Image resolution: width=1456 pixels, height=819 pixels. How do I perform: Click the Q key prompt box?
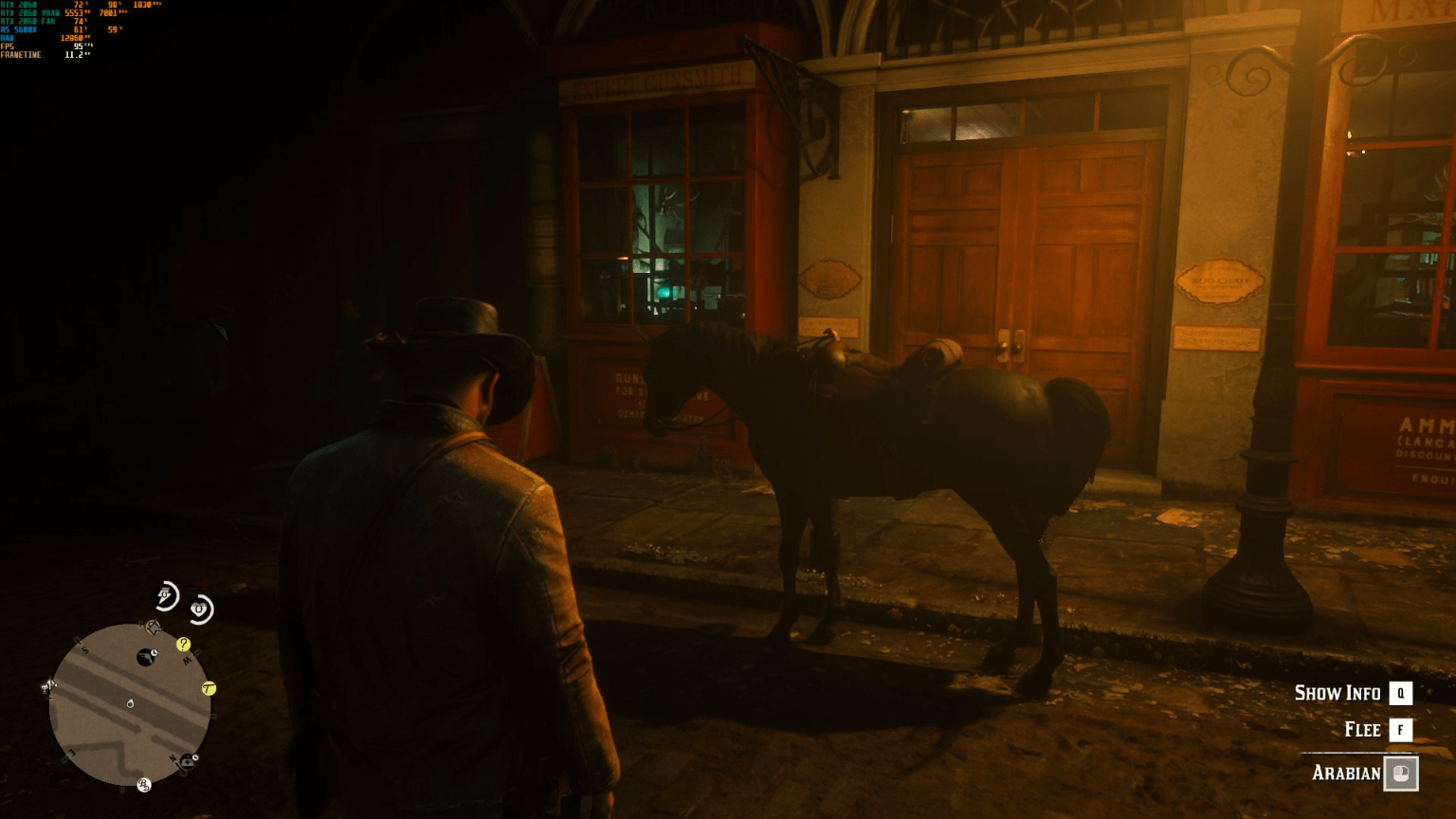click(1400, 693)
